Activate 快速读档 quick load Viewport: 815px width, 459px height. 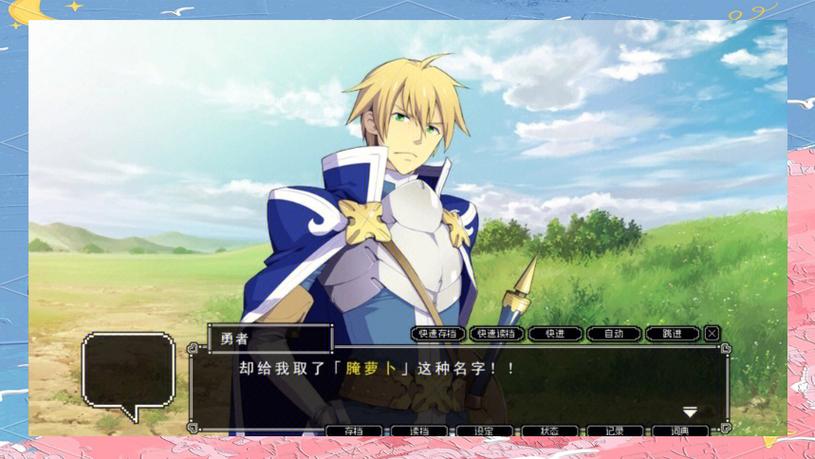tap(496, 334)
